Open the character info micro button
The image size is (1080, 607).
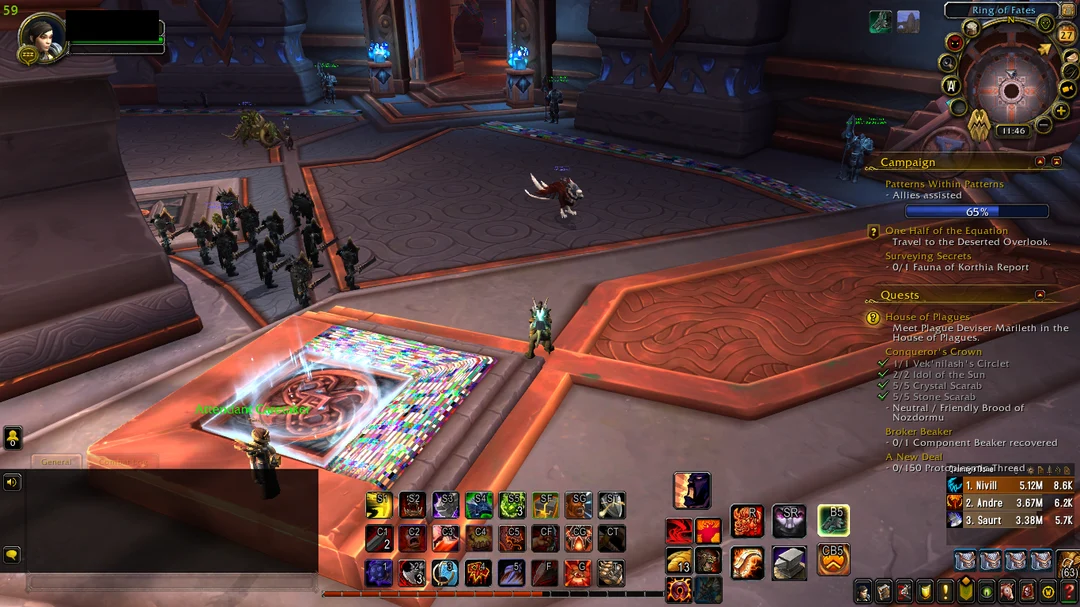862,591
